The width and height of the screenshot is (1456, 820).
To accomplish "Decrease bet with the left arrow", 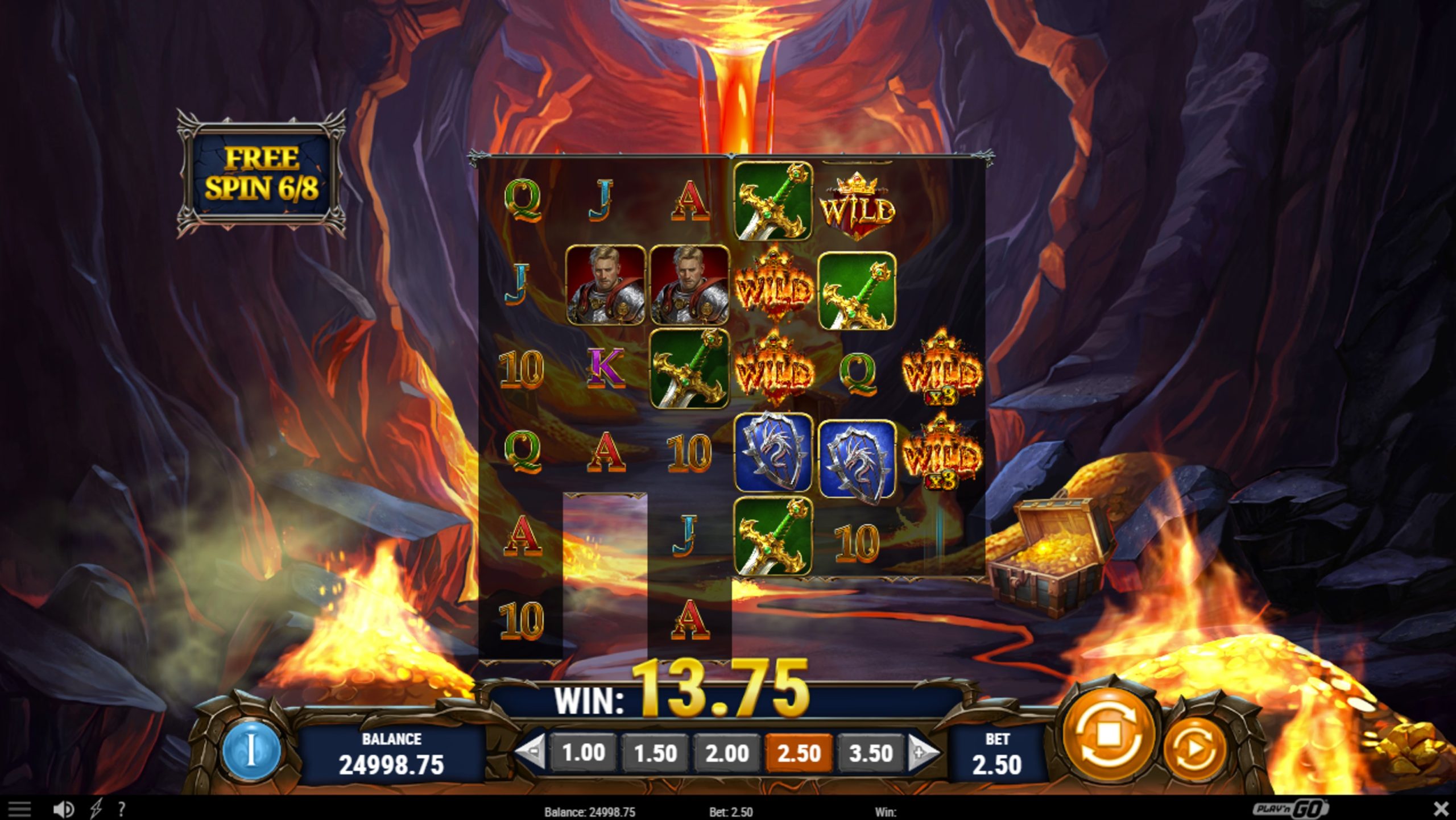I will click(x=533, y=752).
